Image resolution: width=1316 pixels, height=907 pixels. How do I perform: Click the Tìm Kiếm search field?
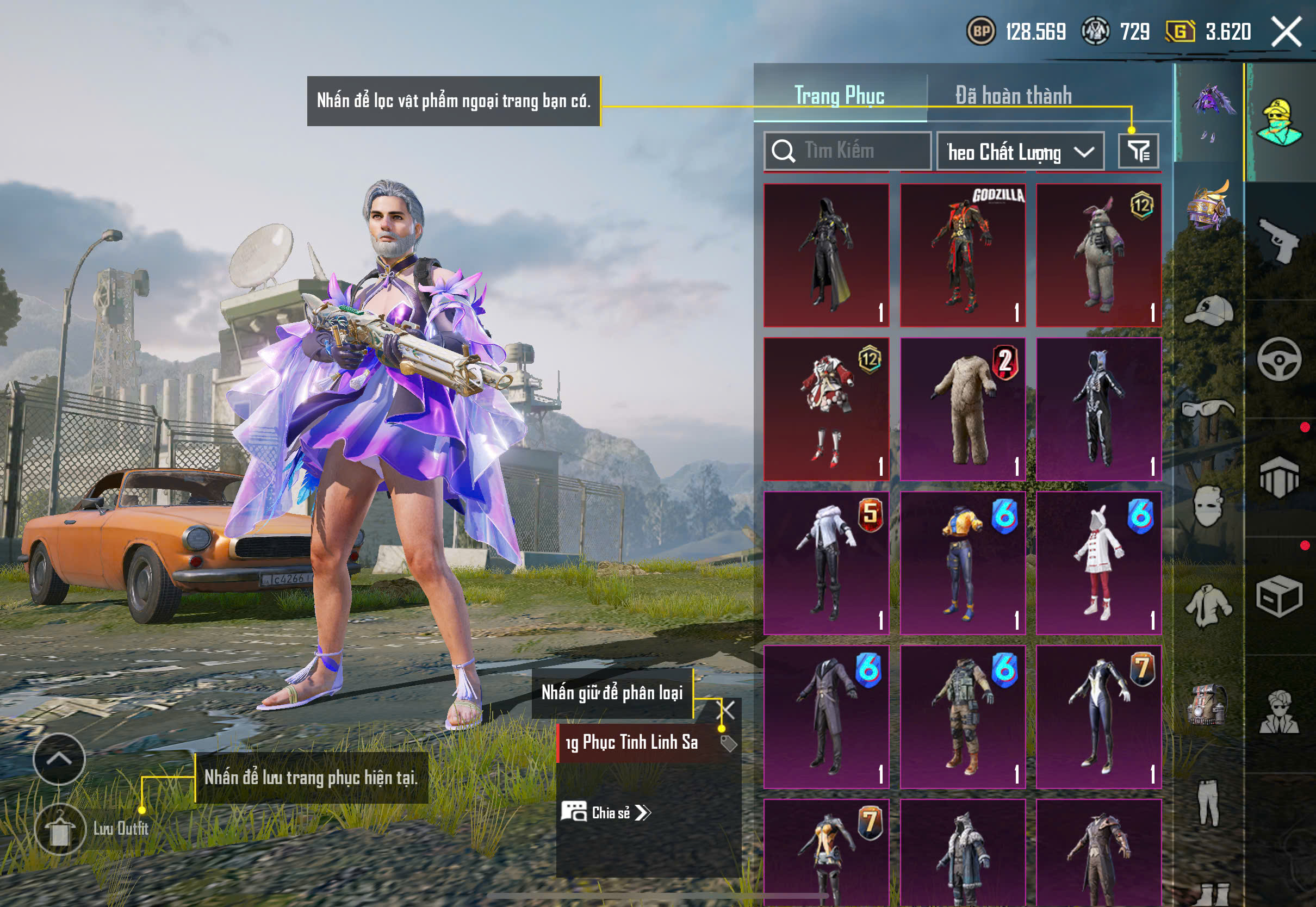847,151
